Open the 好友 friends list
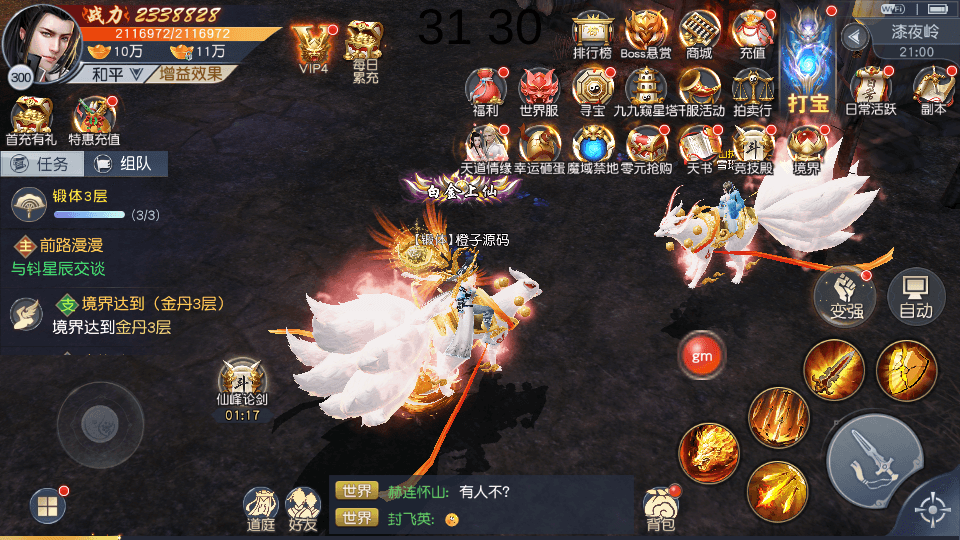Image resolution: width=960 pixels, height=540 pixels. [302, 508]
